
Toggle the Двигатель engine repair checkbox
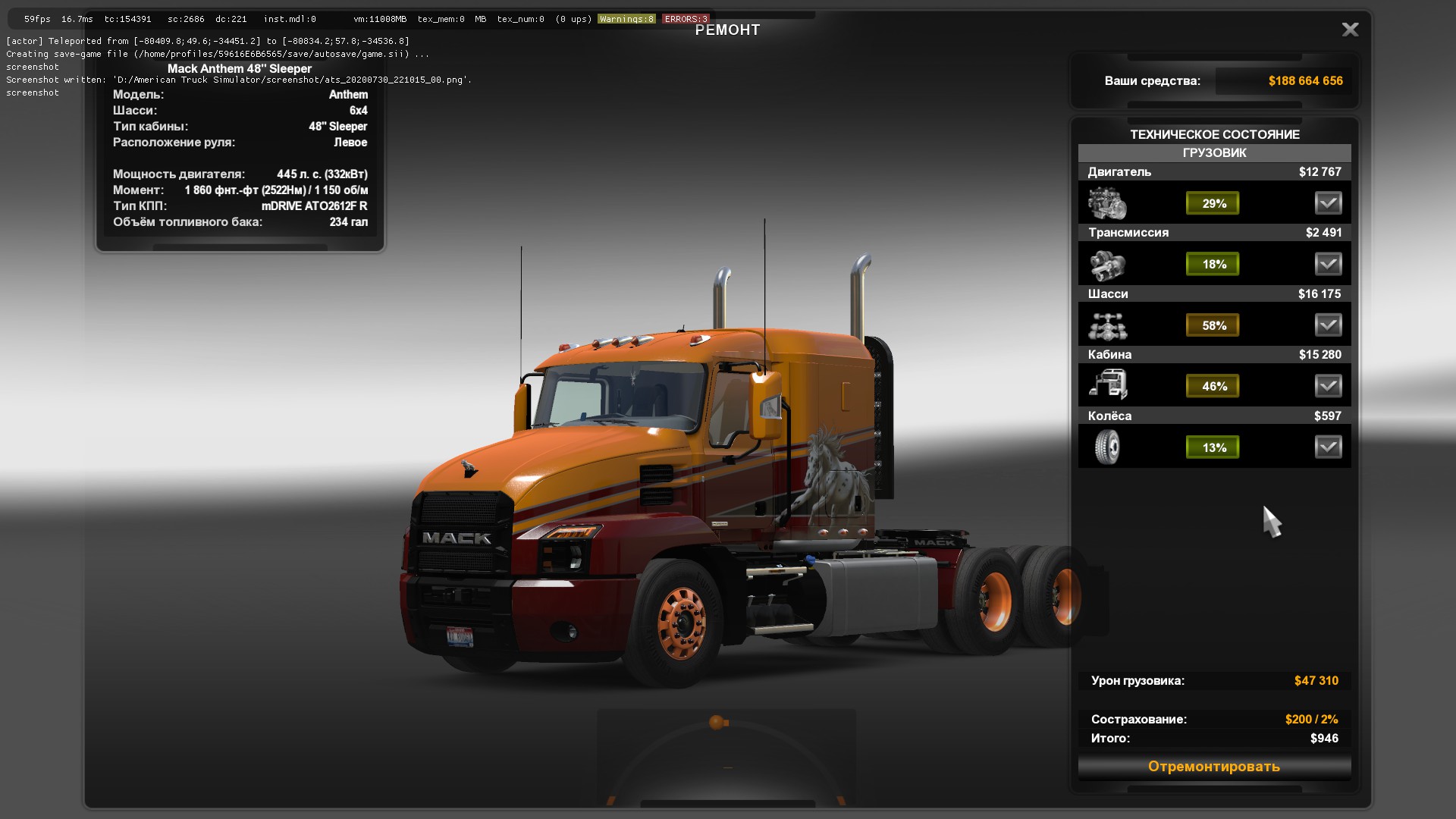[x=1328, y=203]
